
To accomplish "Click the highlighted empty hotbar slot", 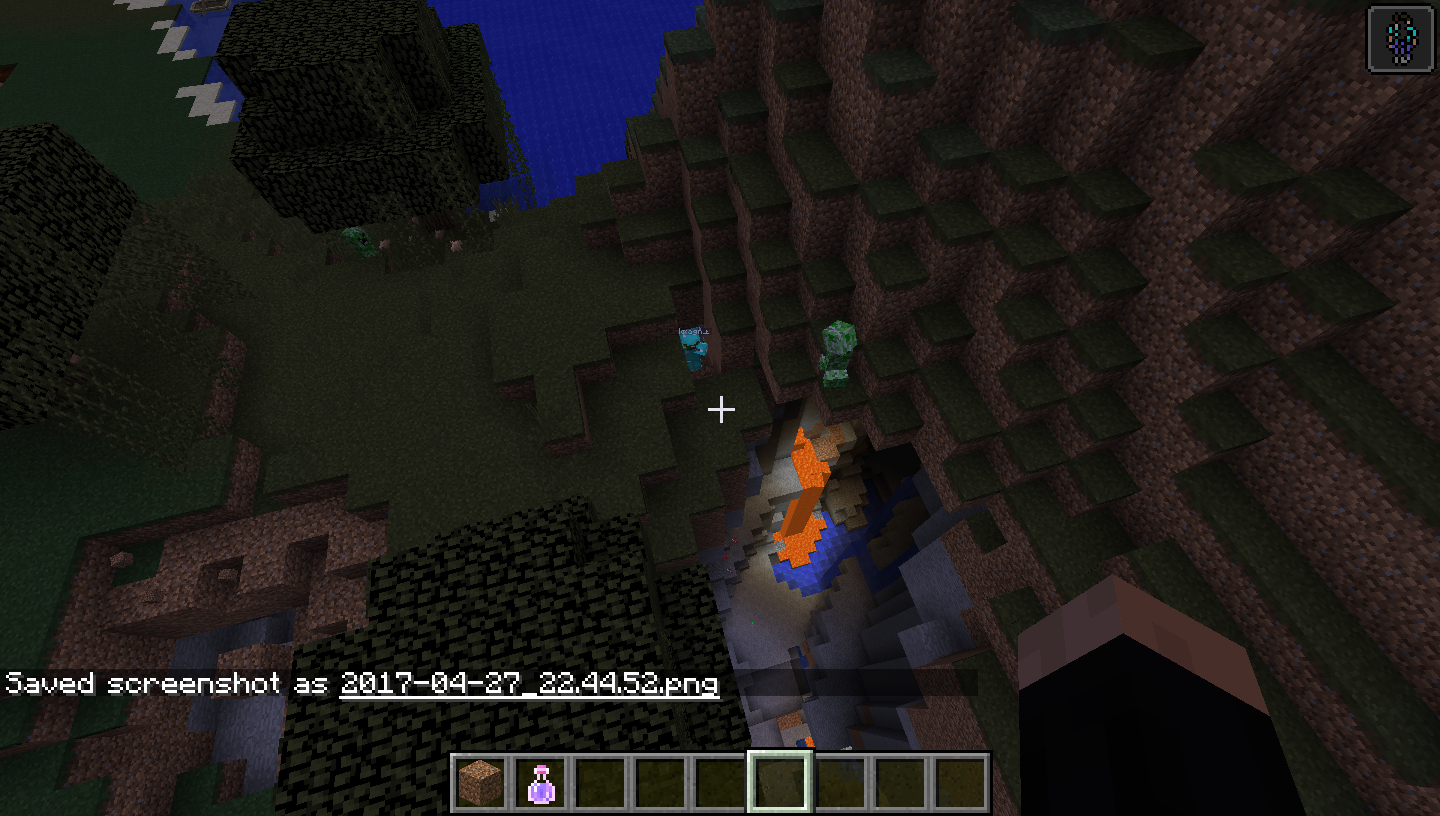I will [780, 783].
